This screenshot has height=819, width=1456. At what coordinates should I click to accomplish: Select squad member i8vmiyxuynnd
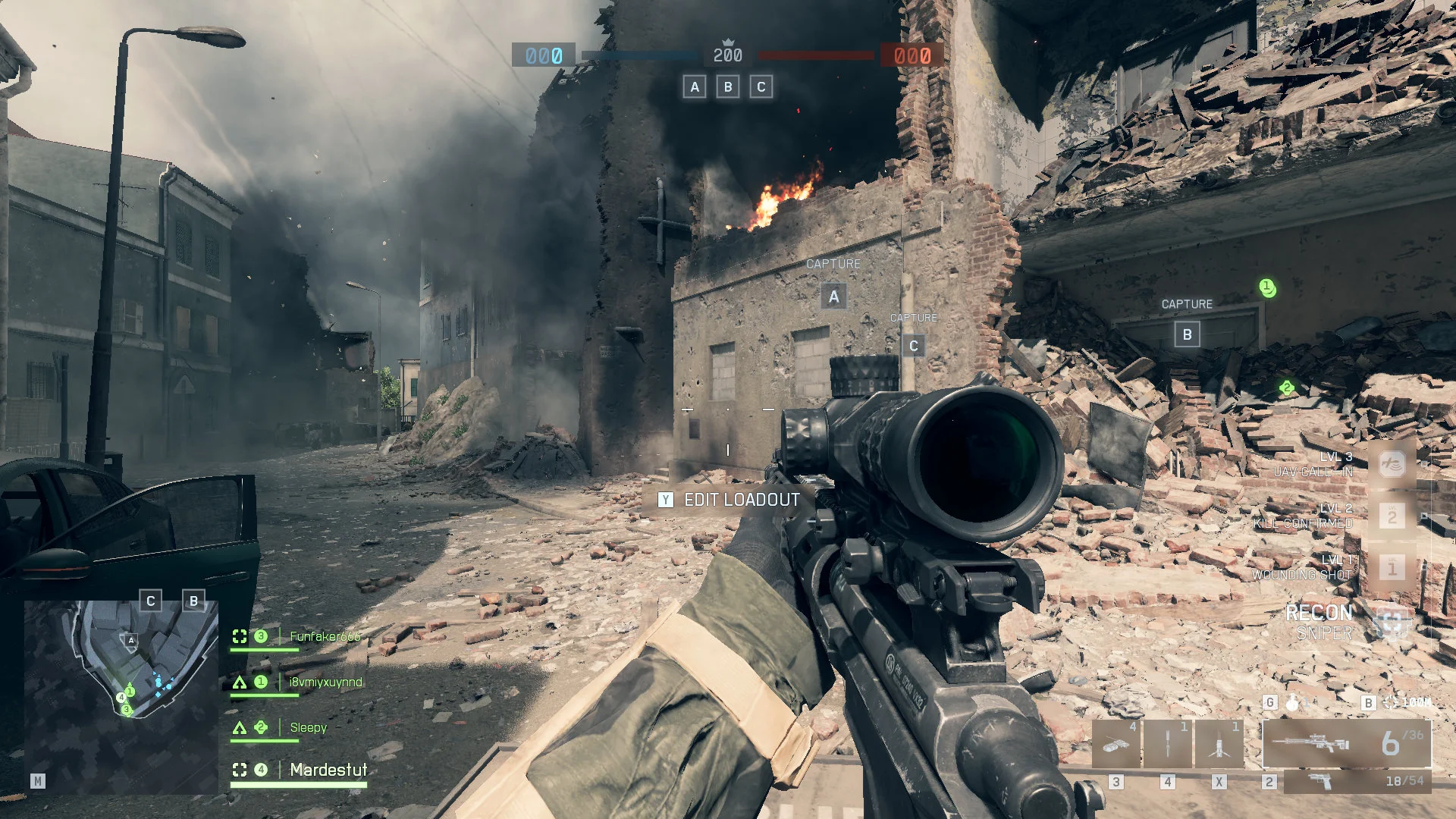coord(325,682)
